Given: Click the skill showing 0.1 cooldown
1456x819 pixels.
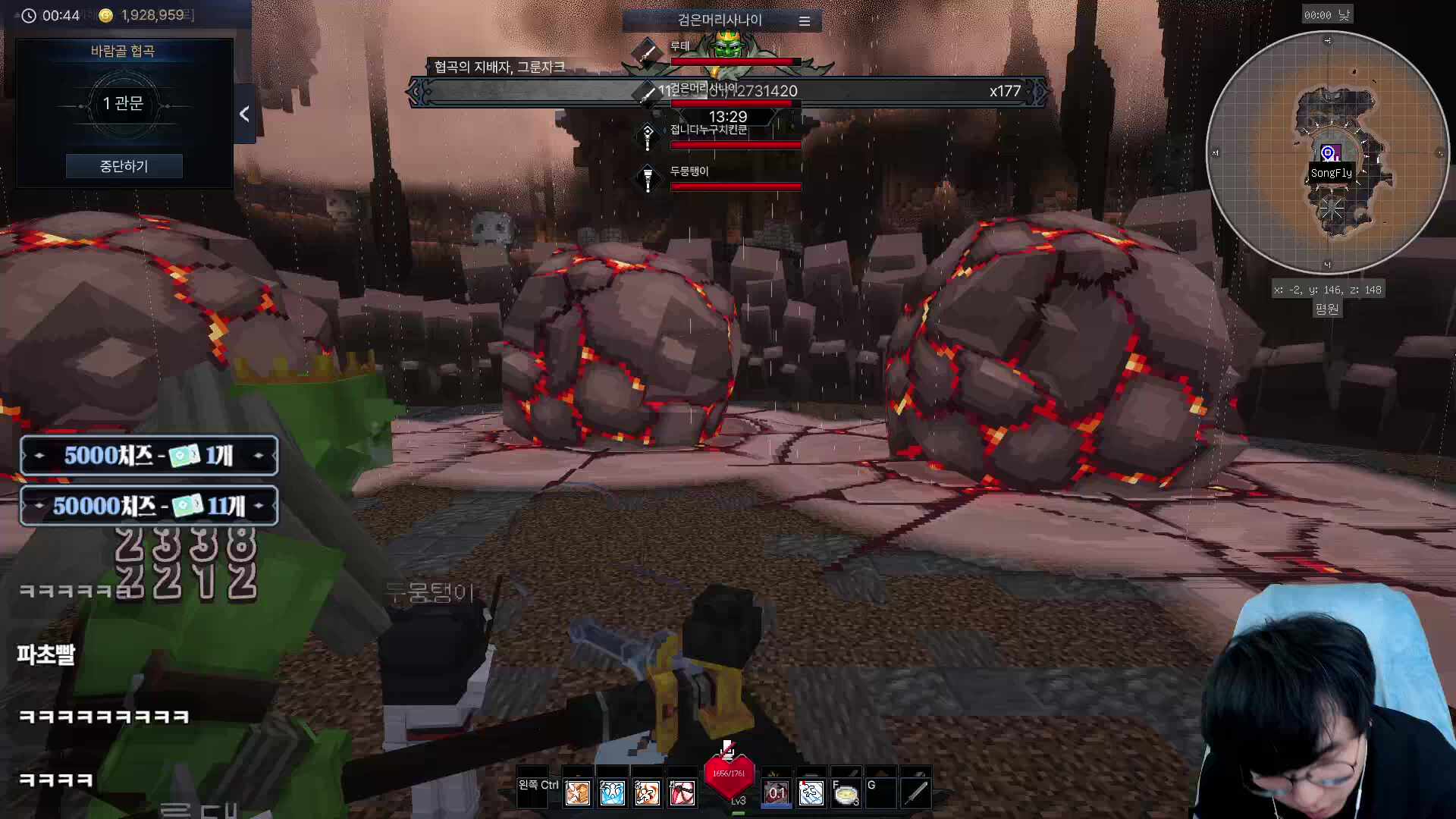Looking at the screenshot, I should [777, 793].
